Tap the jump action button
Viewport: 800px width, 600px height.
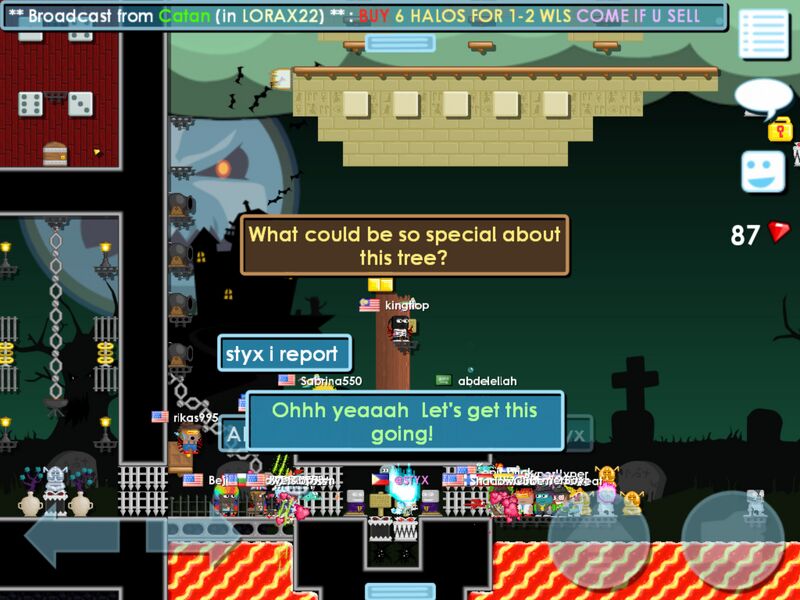[733, 541]
